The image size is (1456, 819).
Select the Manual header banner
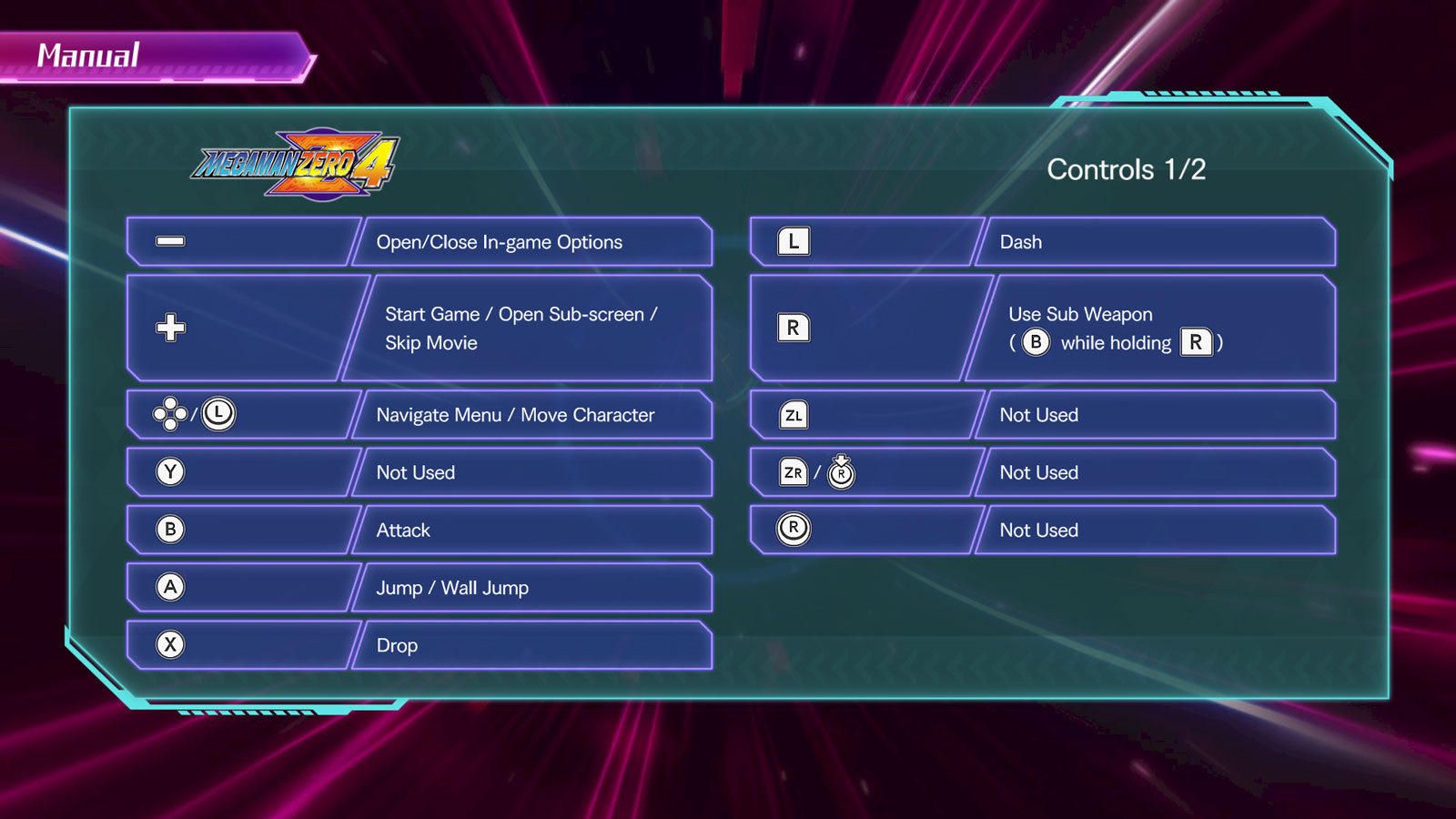click(88, 56)
